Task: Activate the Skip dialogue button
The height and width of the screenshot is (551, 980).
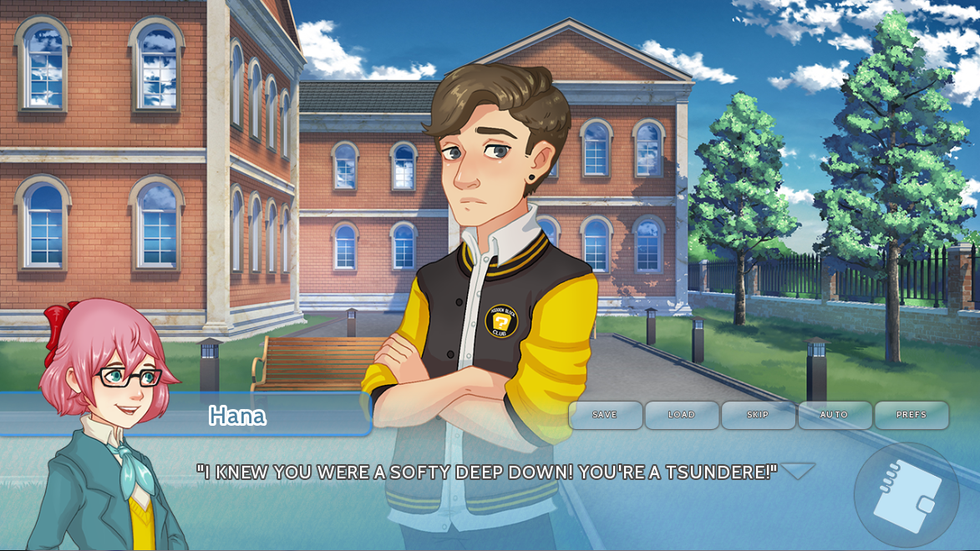Action: (x=758, y=415)
